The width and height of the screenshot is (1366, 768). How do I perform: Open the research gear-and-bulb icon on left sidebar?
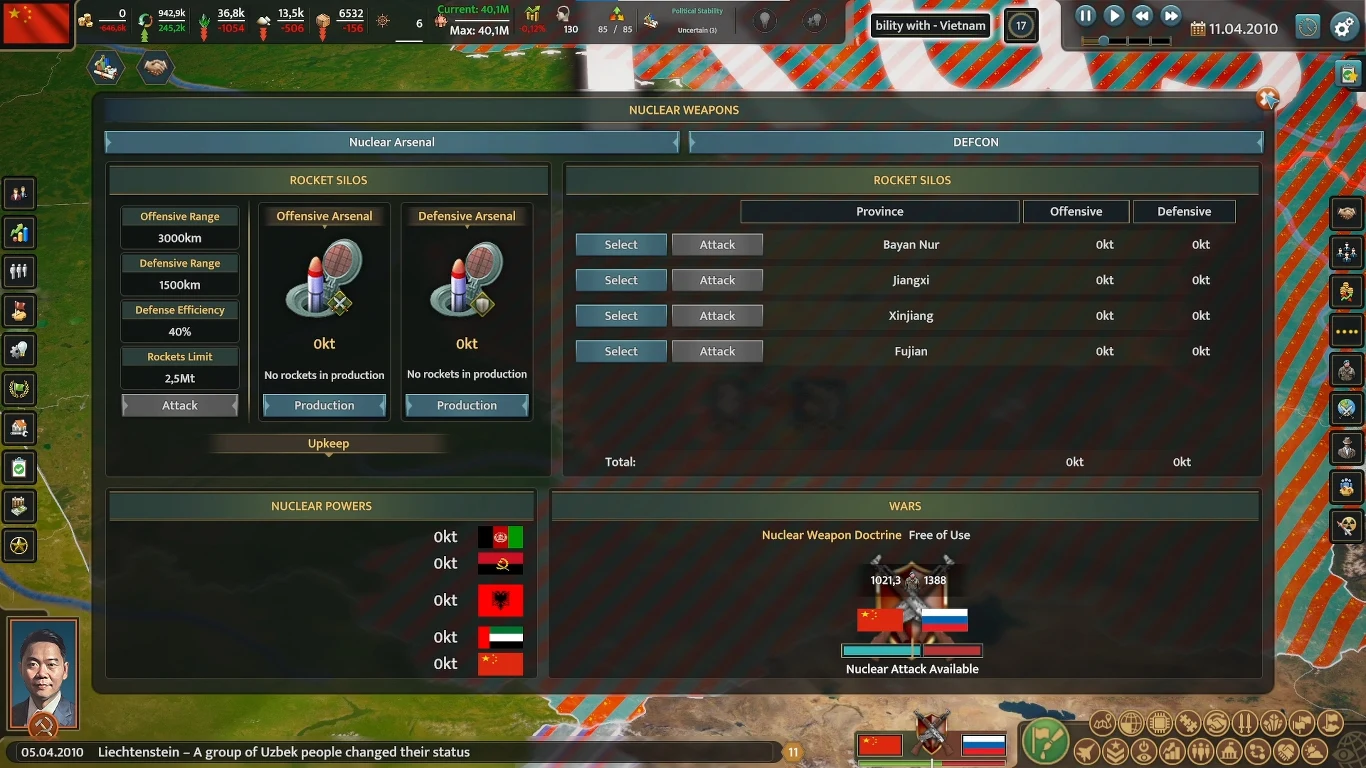(19, 349)
